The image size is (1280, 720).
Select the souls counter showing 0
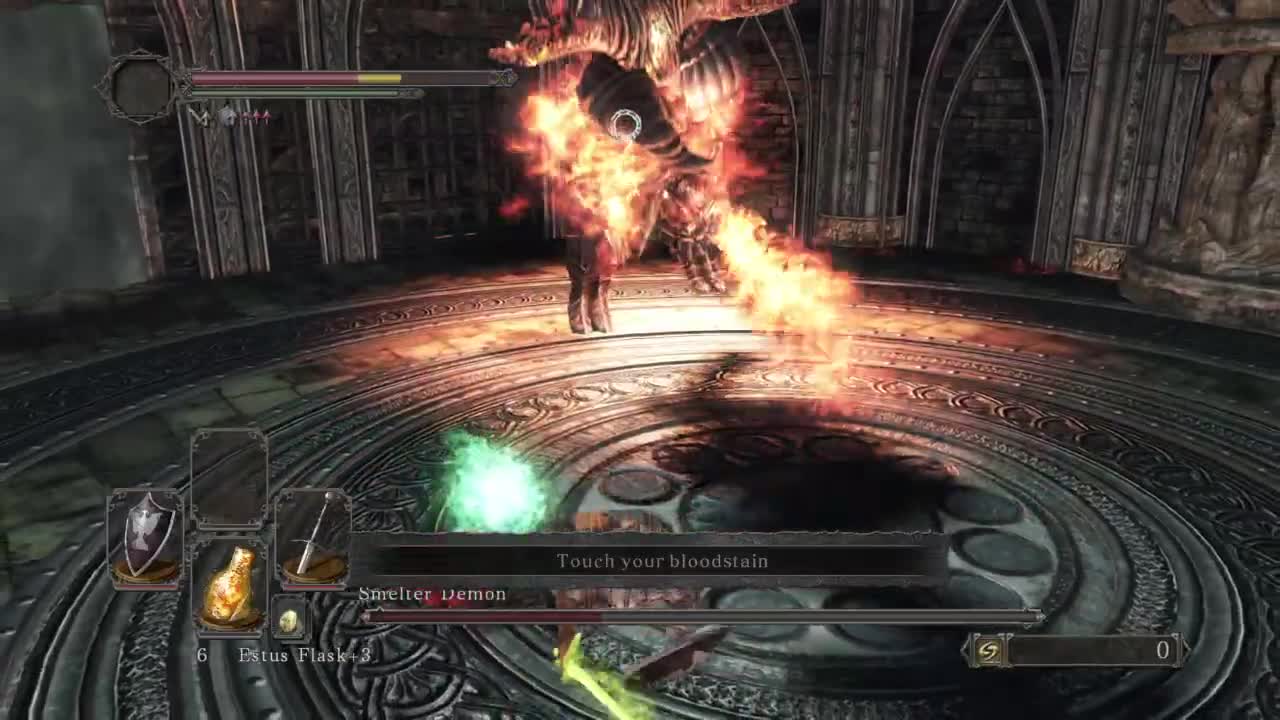coord(1160,652)
